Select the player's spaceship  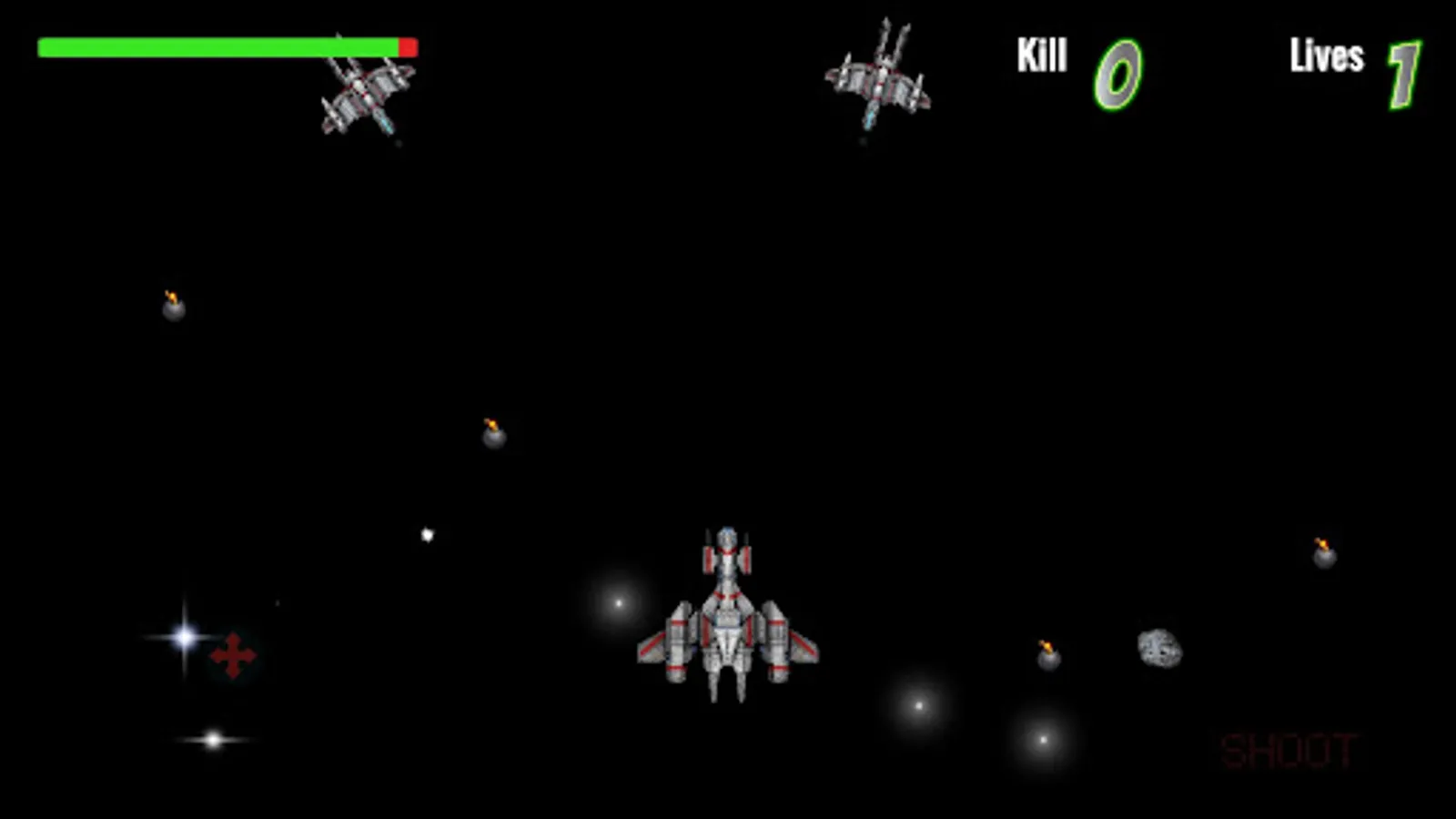(726, 614)
